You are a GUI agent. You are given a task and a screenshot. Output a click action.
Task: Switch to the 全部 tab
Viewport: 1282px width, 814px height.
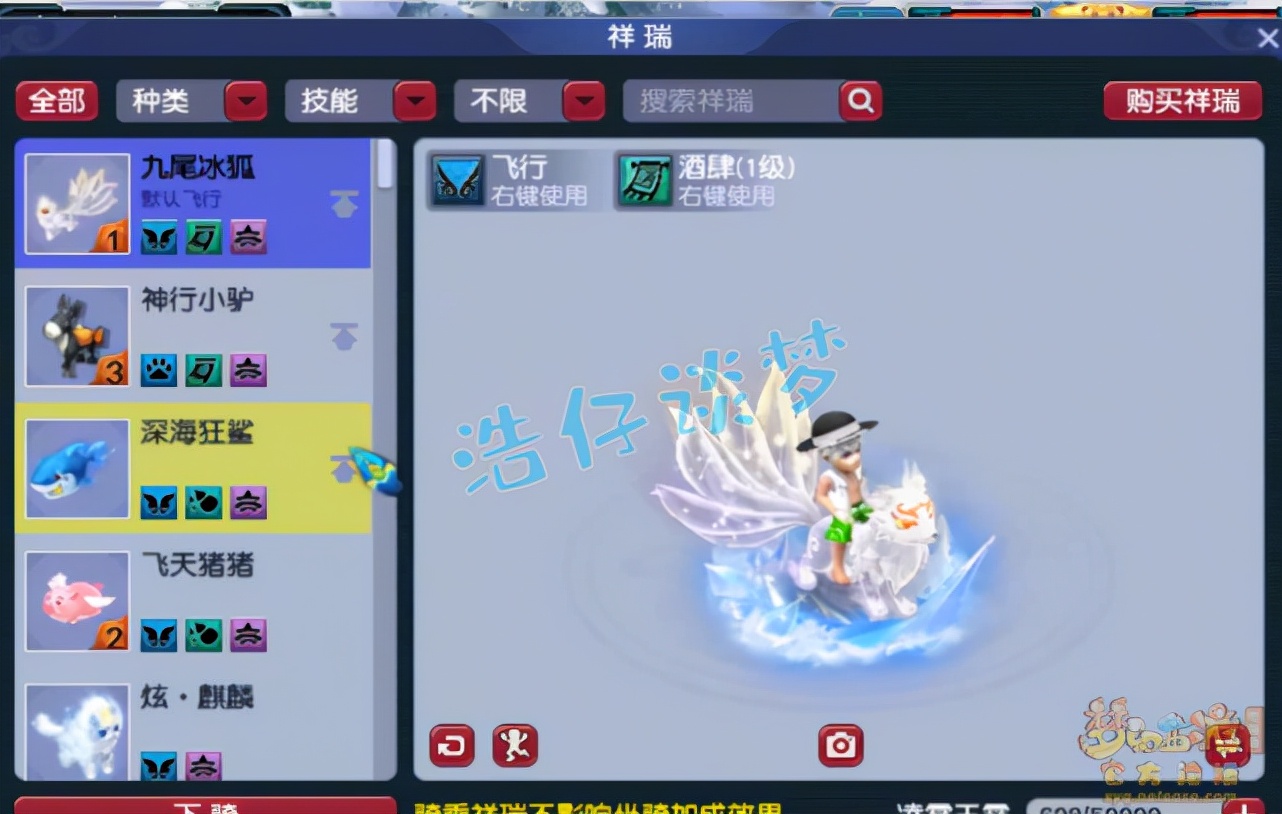click(56, 100)
